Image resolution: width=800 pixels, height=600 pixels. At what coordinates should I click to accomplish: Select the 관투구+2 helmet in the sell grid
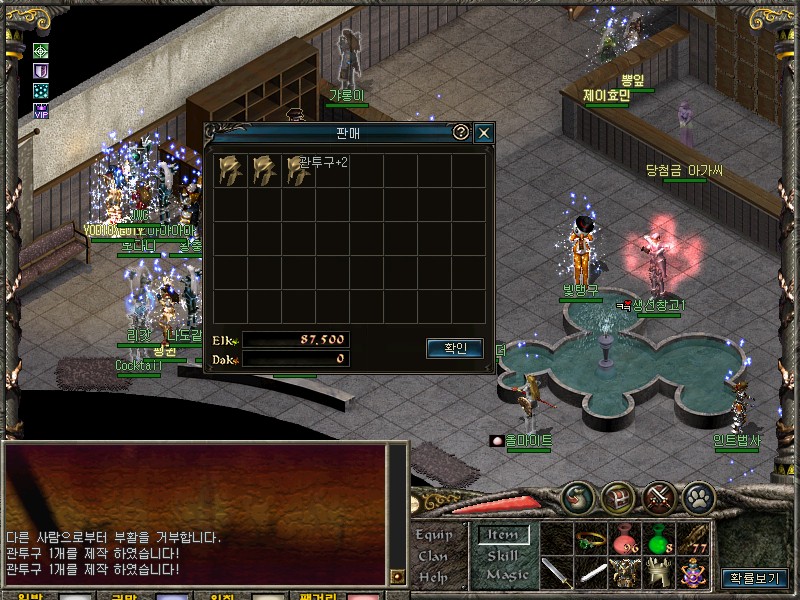[298, 170]
